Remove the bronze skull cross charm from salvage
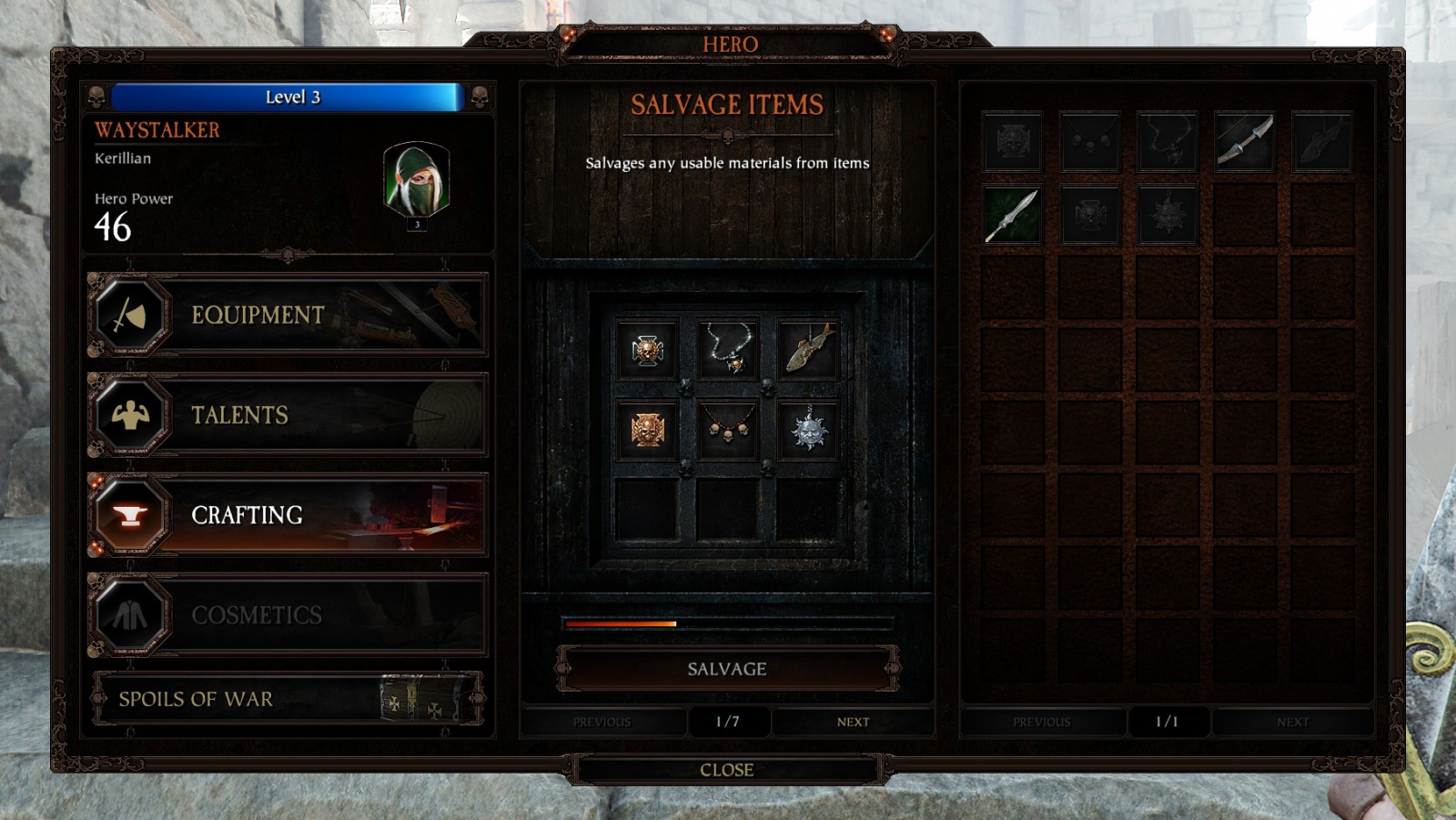The height and width of the screenshot is (820, 1456). tap(647, 430)
